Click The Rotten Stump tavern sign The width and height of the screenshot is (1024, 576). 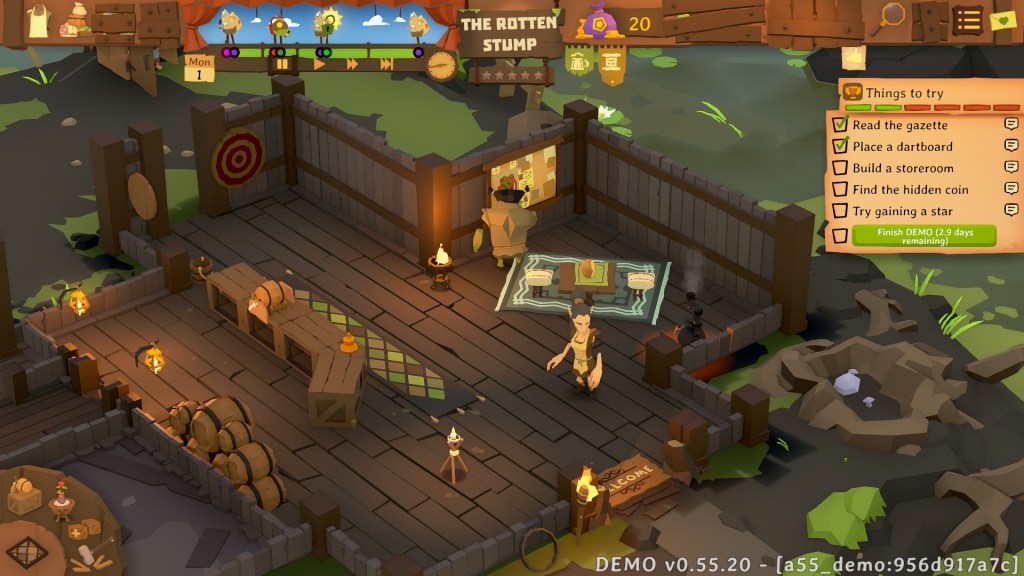click(x=508, y=35)
